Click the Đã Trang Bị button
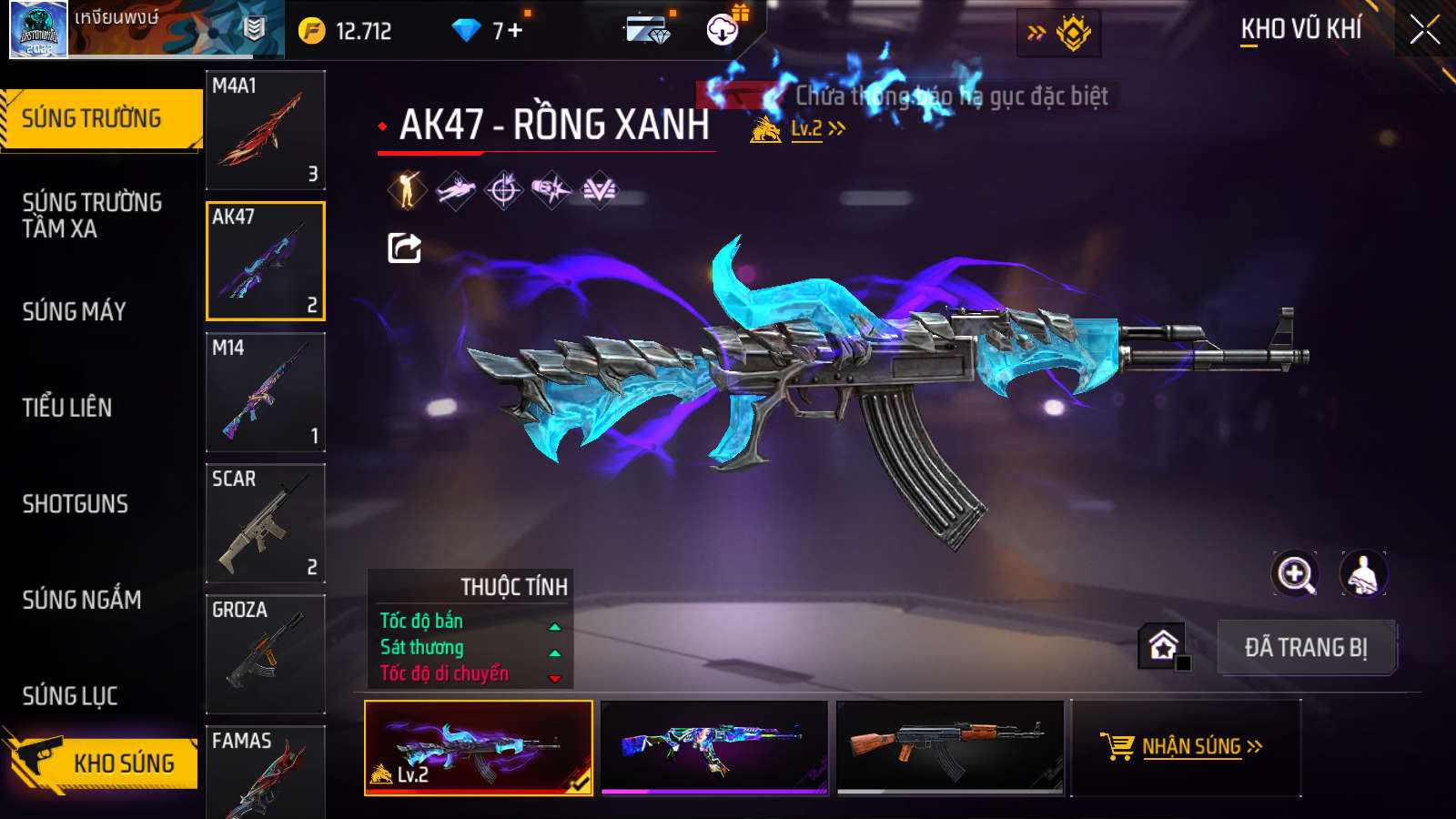The width and height of the screenshot is (1456, 819). 1306,648
